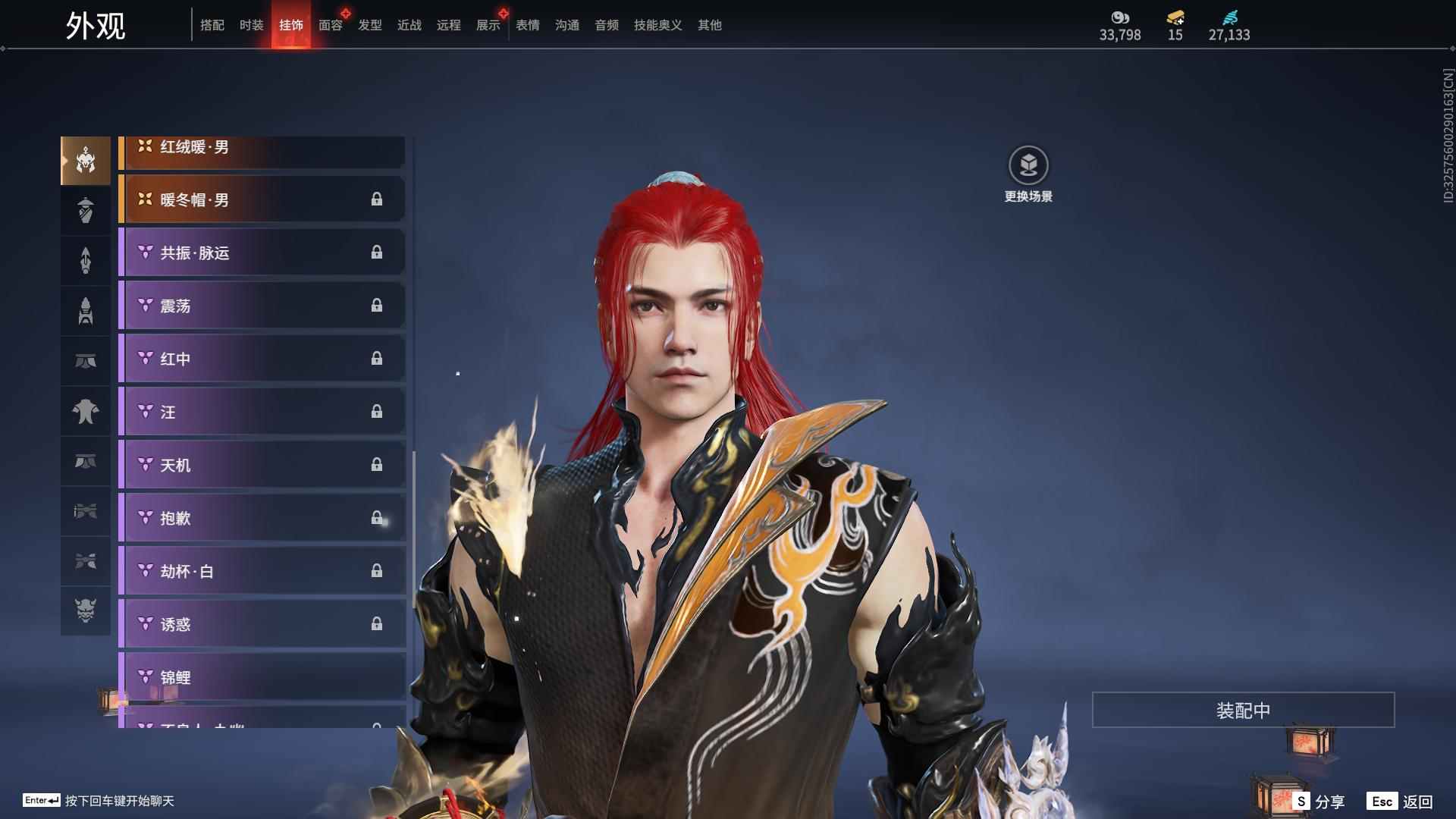Select the 红中 accessory entry
This screenshot has width=1456, height=819.
click(x=262, y=359)
